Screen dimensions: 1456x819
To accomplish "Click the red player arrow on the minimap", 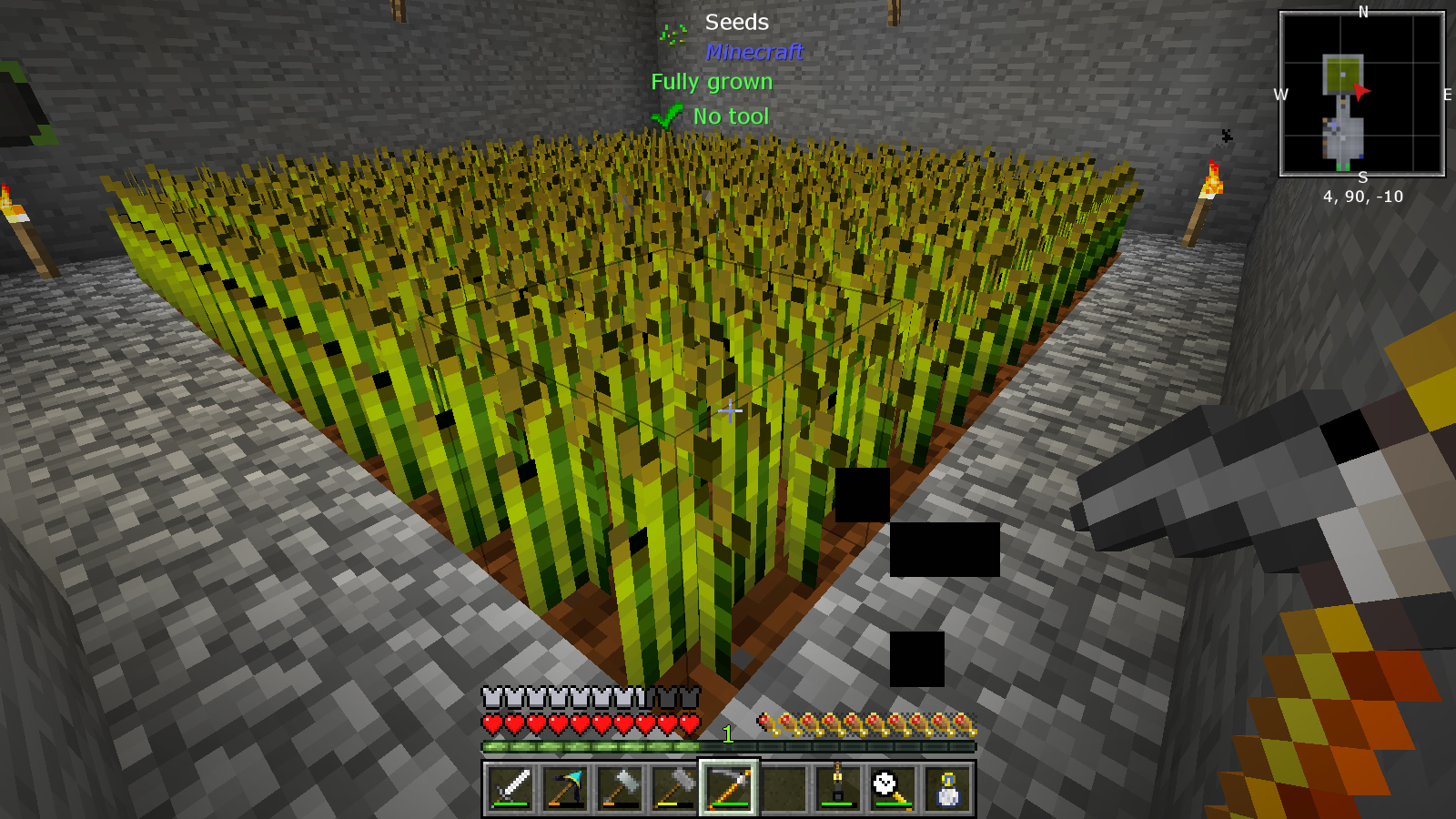I will click(1359, 93).
